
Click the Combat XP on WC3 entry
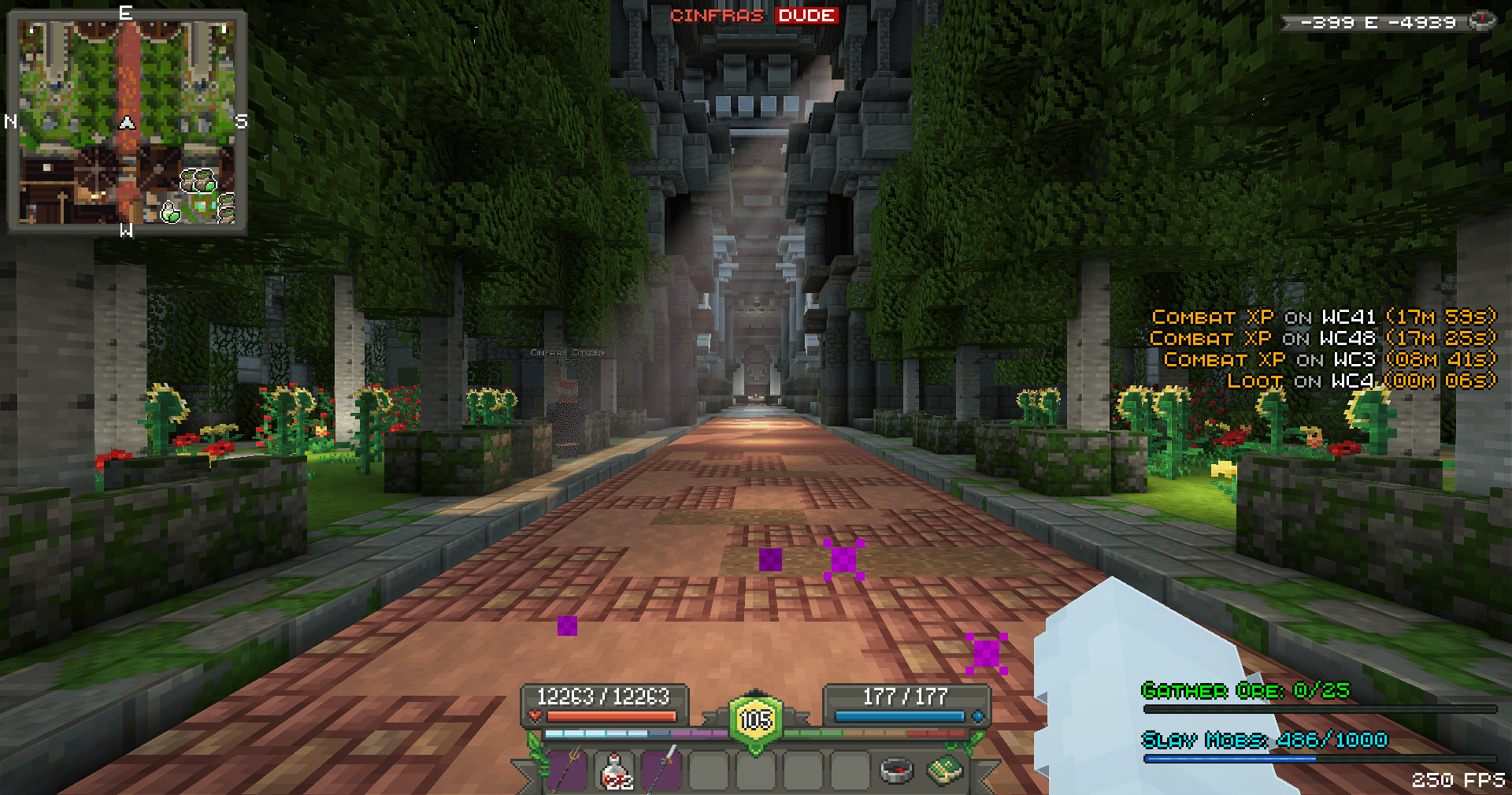1329,360
